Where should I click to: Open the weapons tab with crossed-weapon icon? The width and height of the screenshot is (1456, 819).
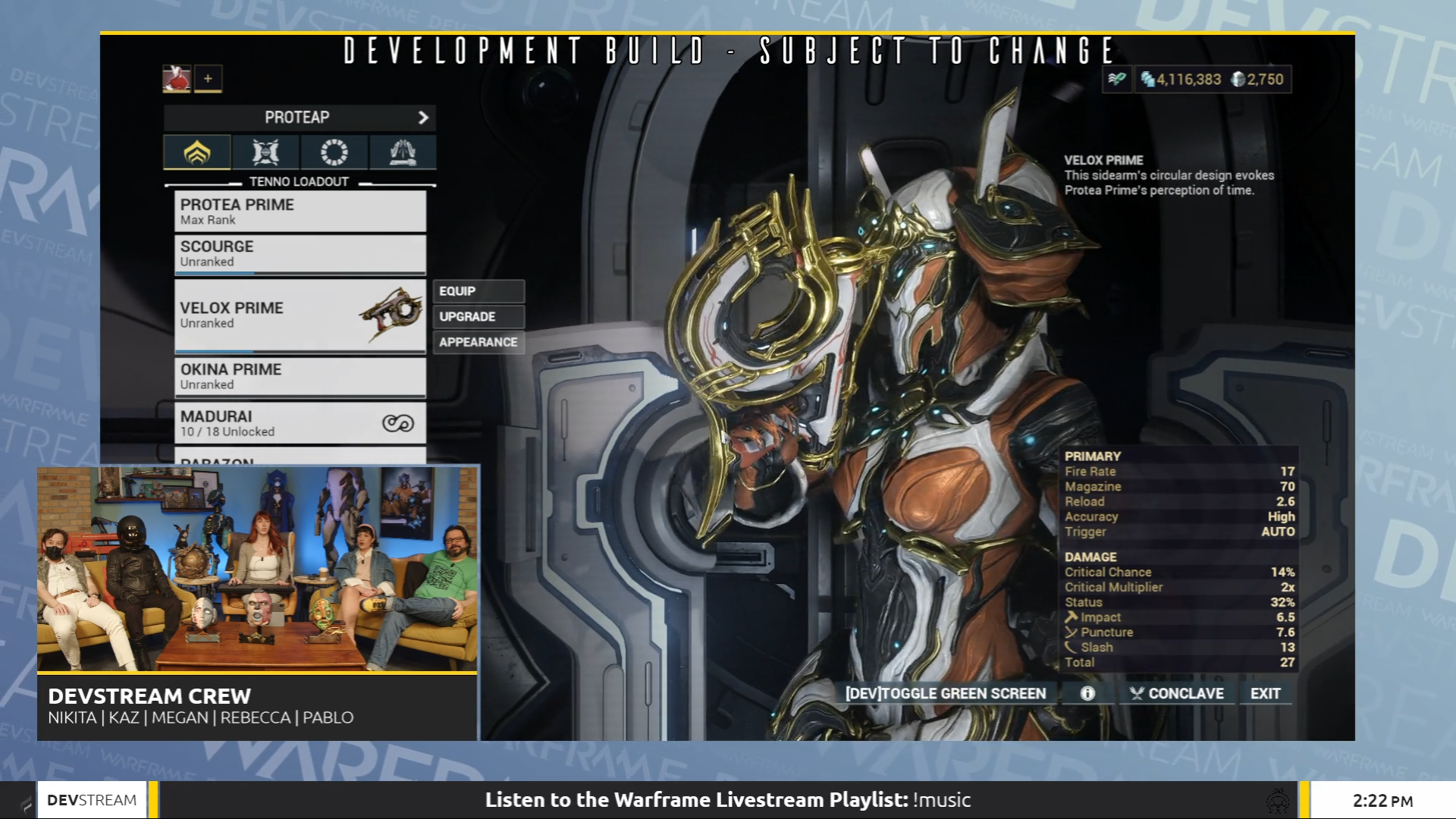pyautogui.click(x=265, y=152)
